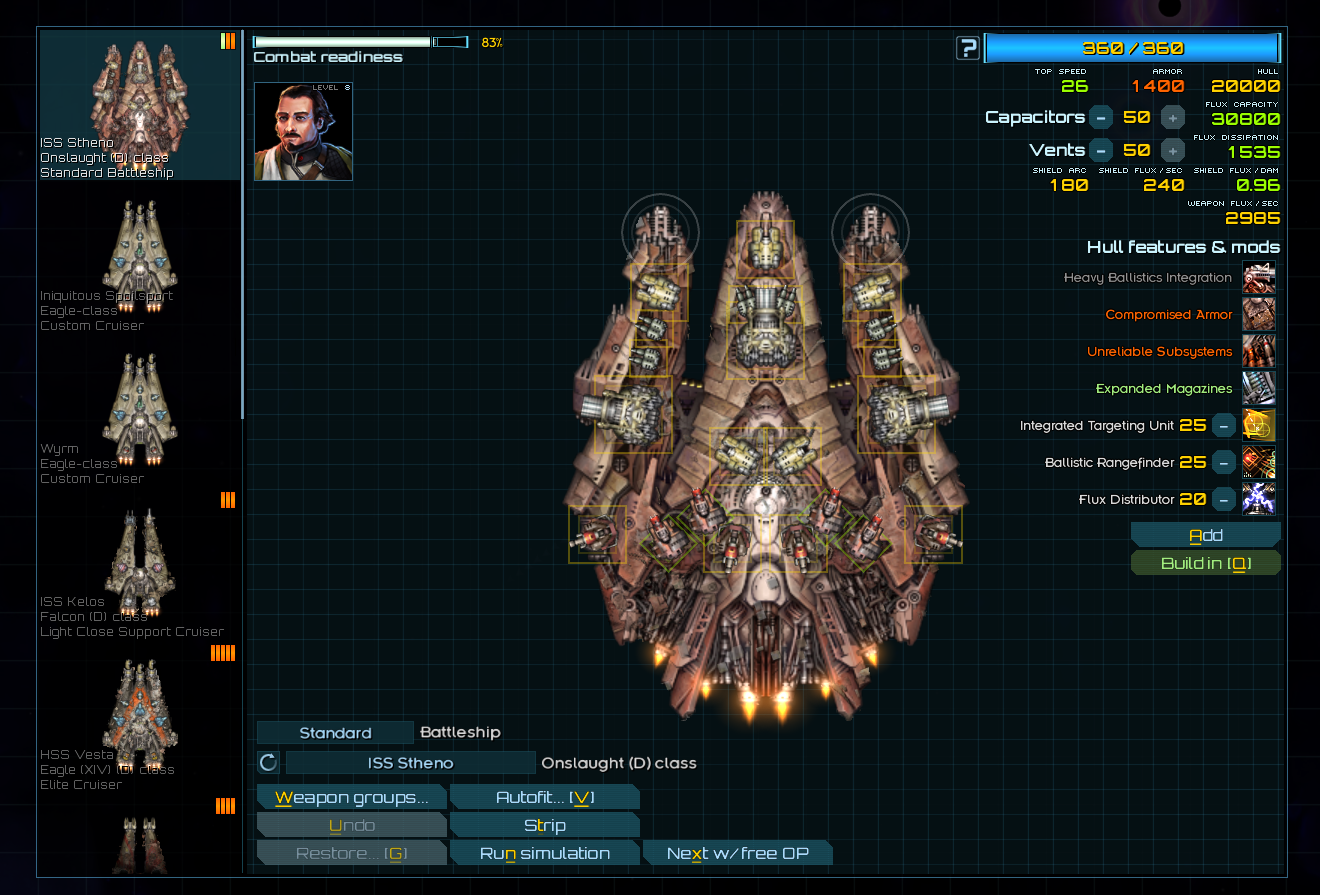Remove the Ballistic Rangefinder hull mod

point(1223,463)
